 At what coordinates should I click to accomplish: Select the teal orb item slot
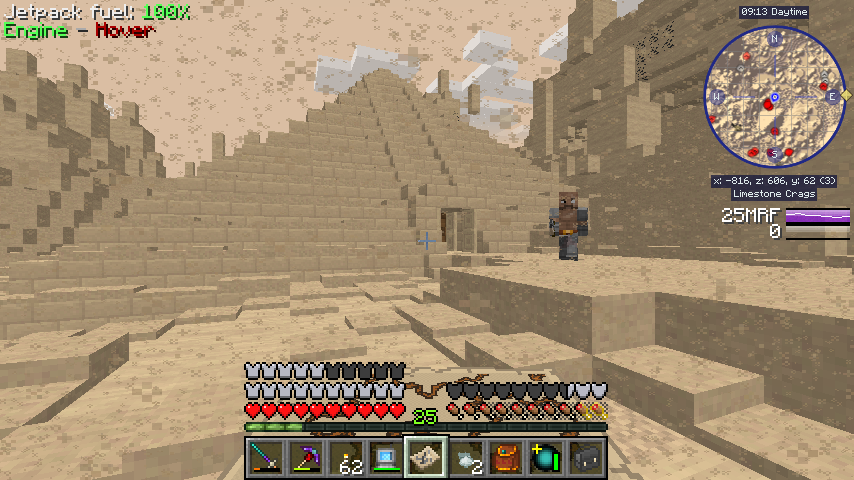pyautogui.click(x=545, y=457)
